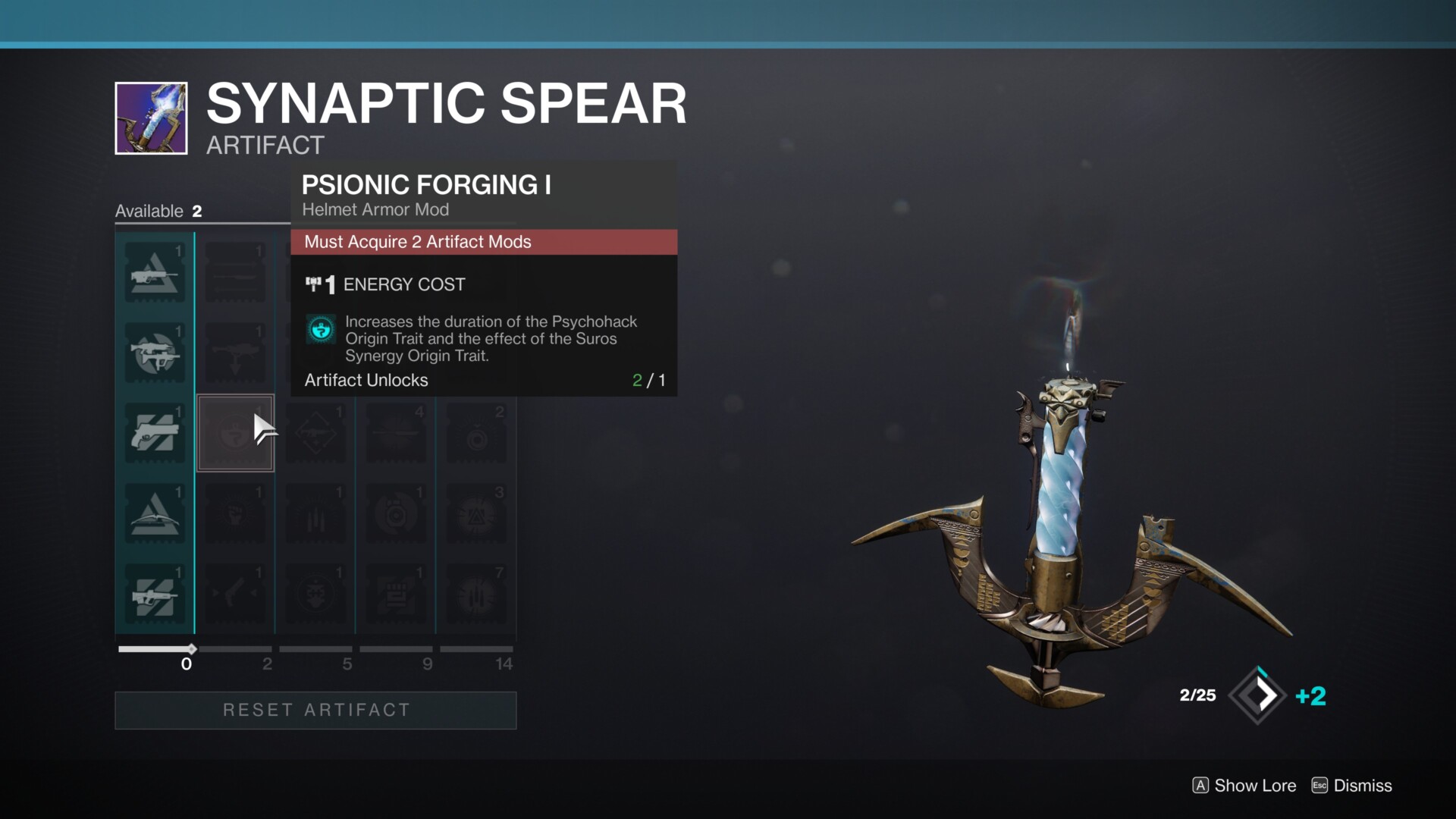The width and height of the screenshot is (1456, 819).
Task: Choose the hand cannon mod icon
Action: coord(154,433)
